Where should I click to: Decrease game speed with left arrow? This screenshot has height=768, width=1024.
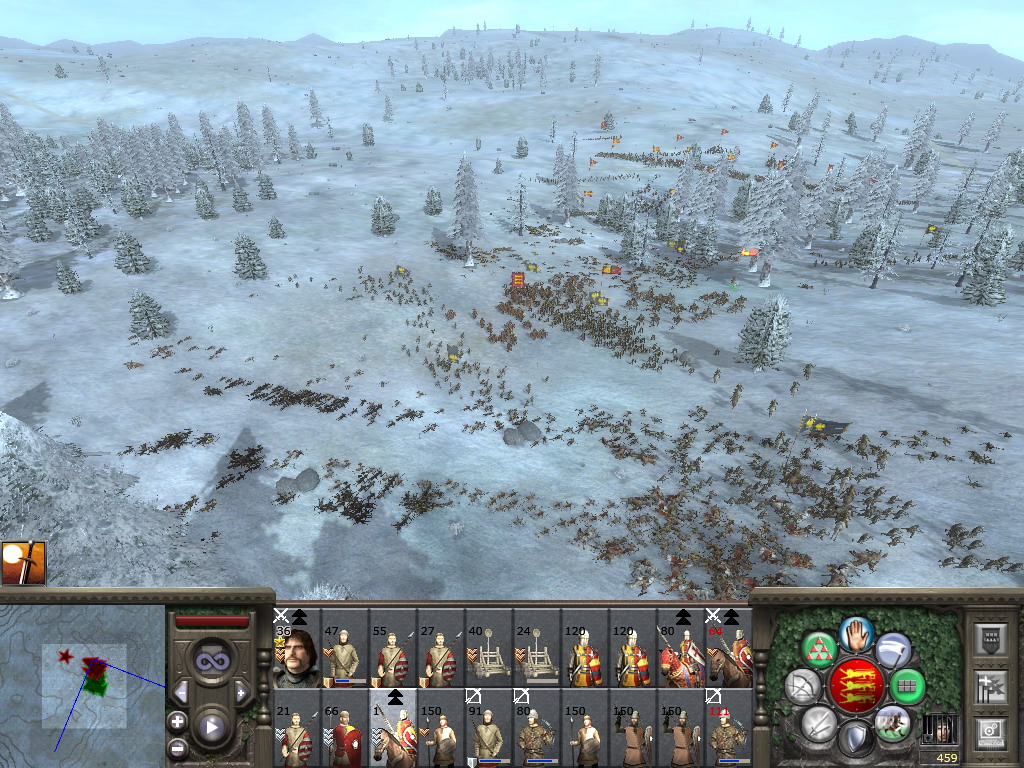coord(181,692)
